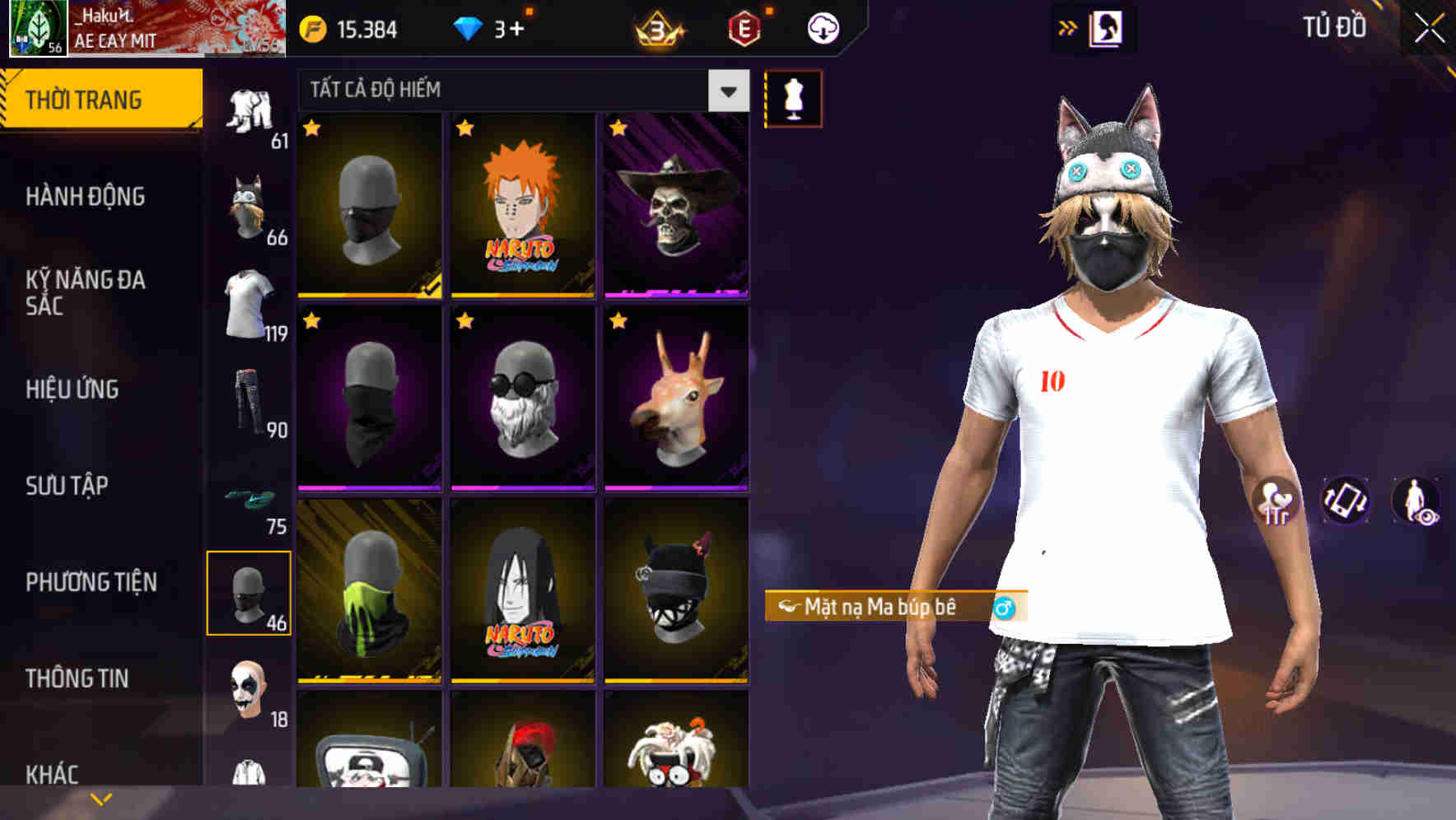Expand the double-arrow panel collapse chevron
The width and height of the screenshot is (1456, 820).
point(1068,26)
